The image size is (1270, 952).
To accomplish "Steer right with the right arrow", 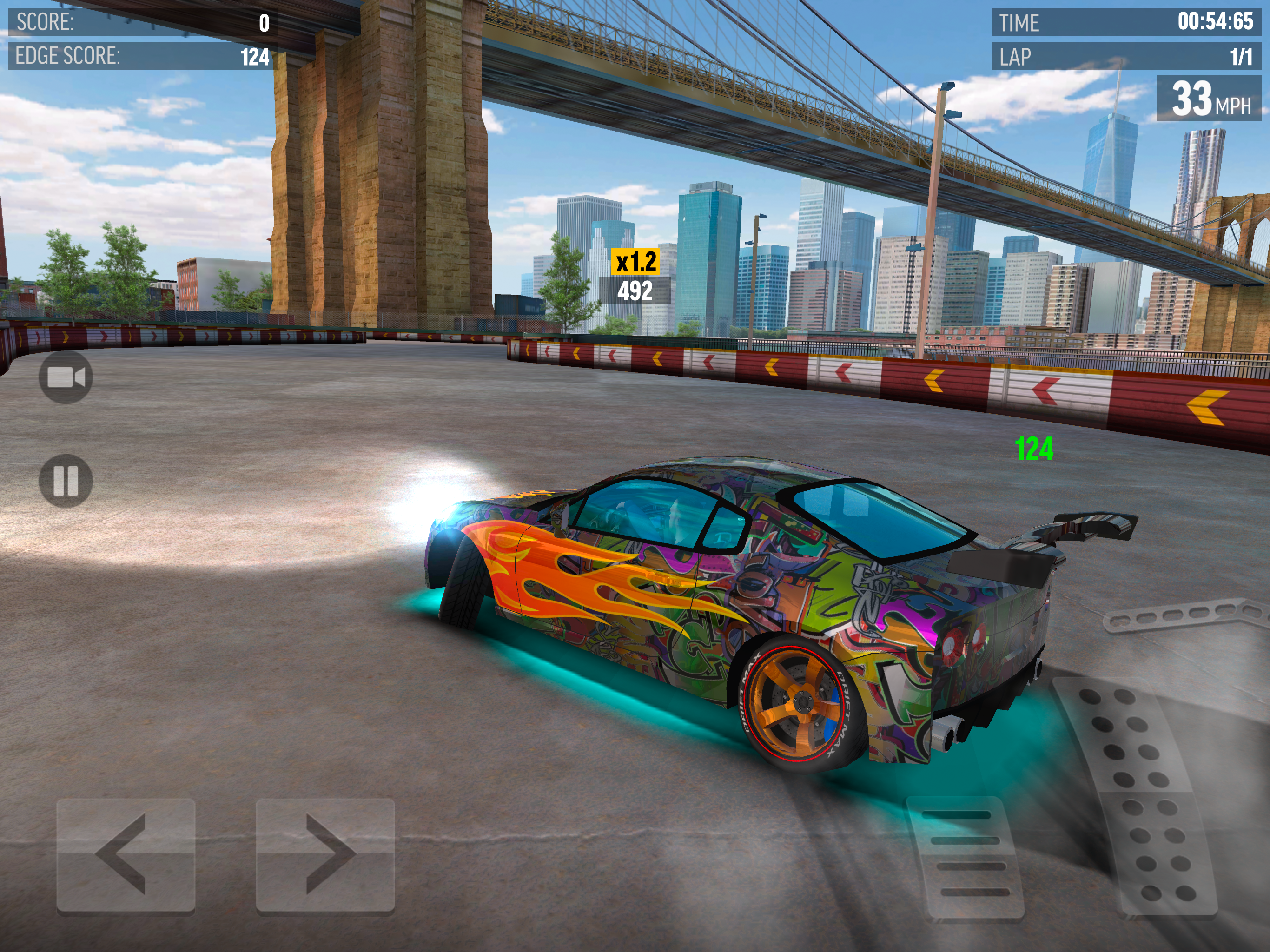I will 325,854.
